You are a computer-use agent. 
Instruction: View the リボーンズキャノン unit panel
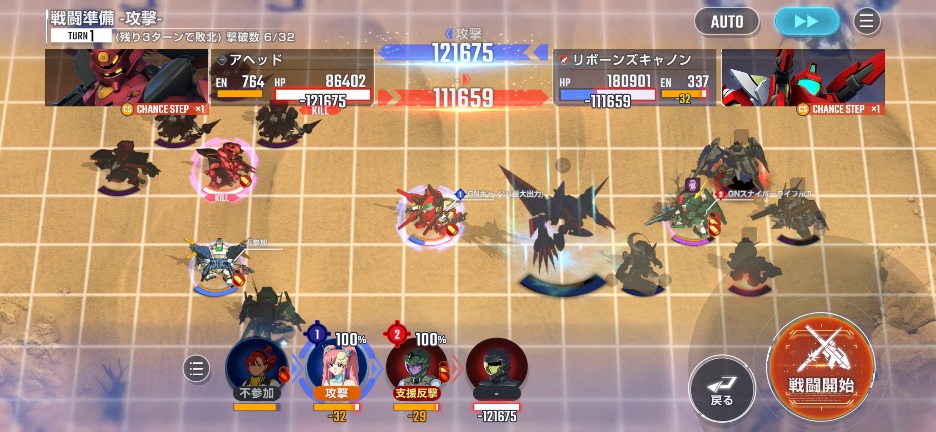(634, 78)
